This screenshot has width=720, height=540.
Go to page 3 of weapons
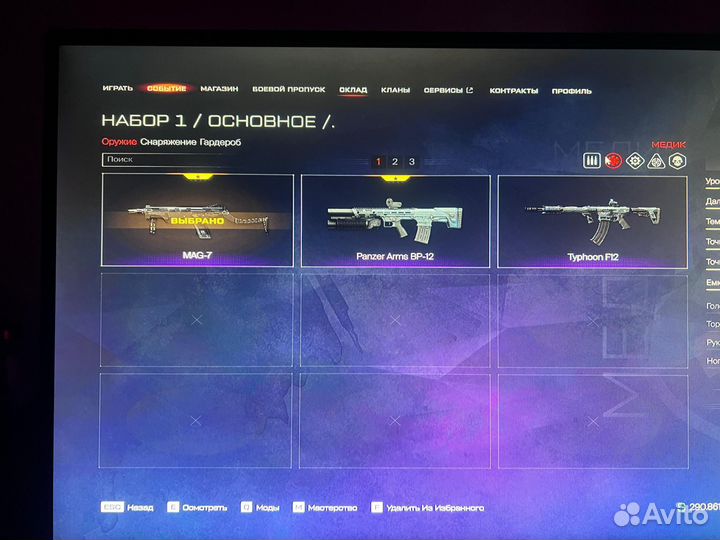412,161
